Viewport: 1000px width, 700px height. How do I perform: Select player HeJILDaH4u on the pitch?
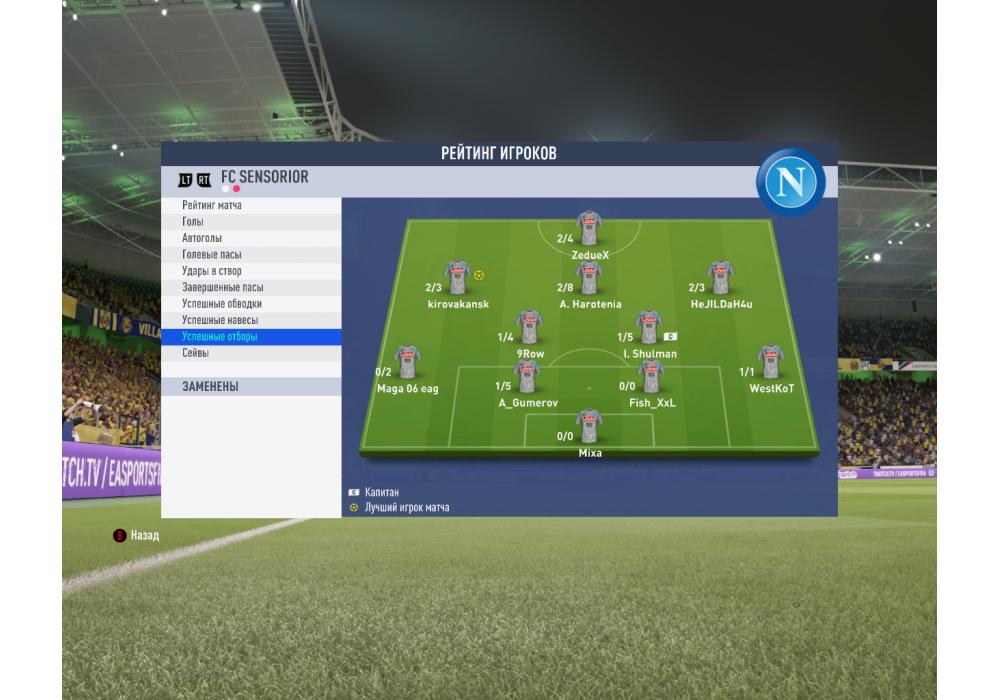[x=720, y=278]
